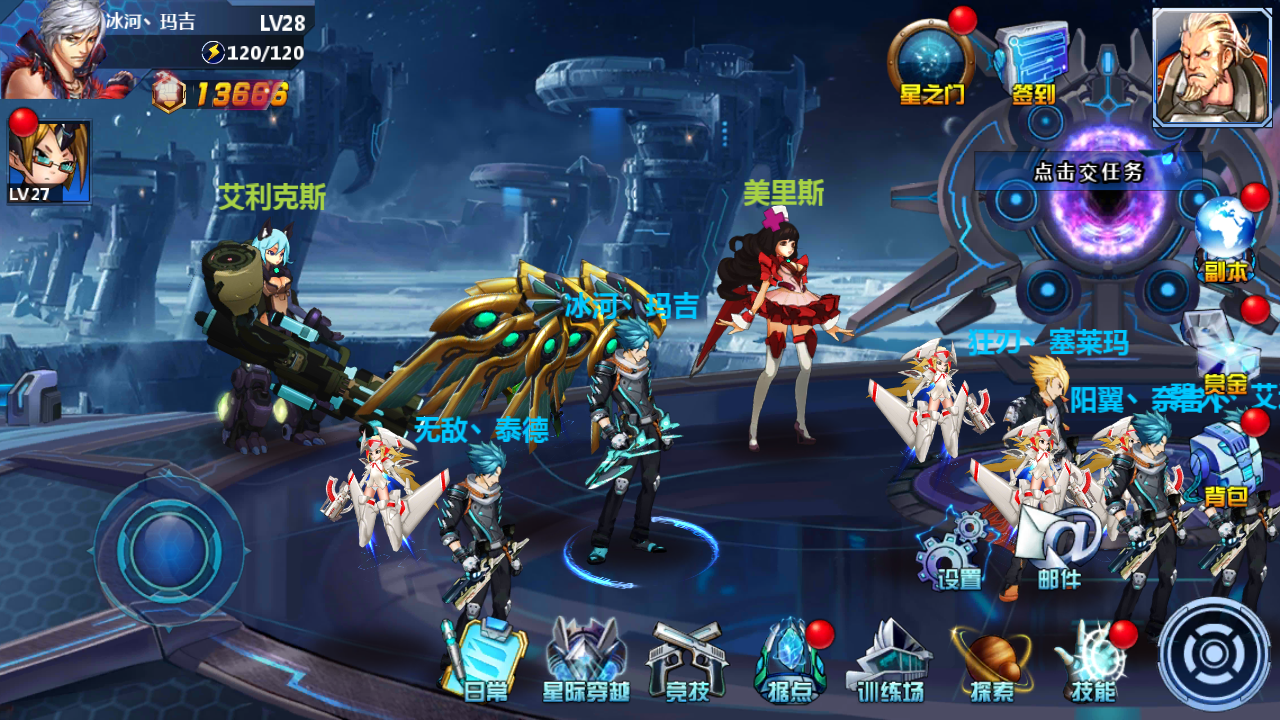
Task: Enter the 竞技 arena menu
Action: (x=687, y=659)
